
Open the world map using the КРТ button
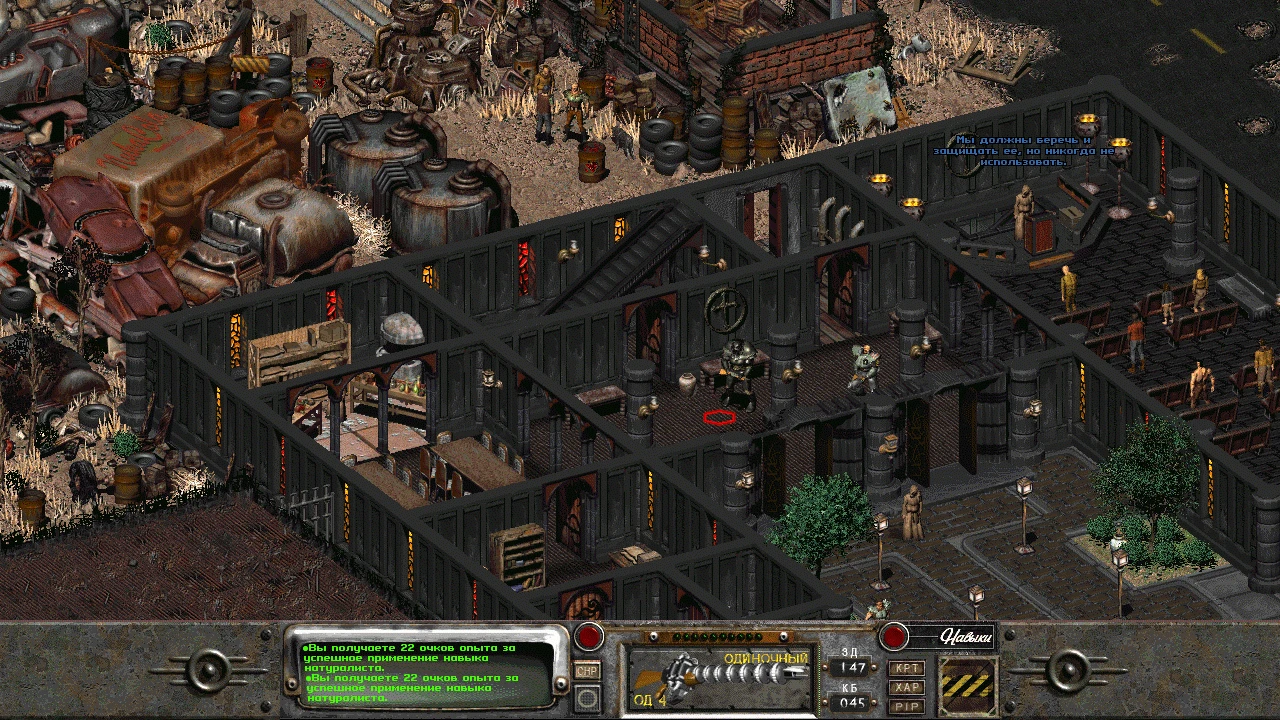coord(906,669)
